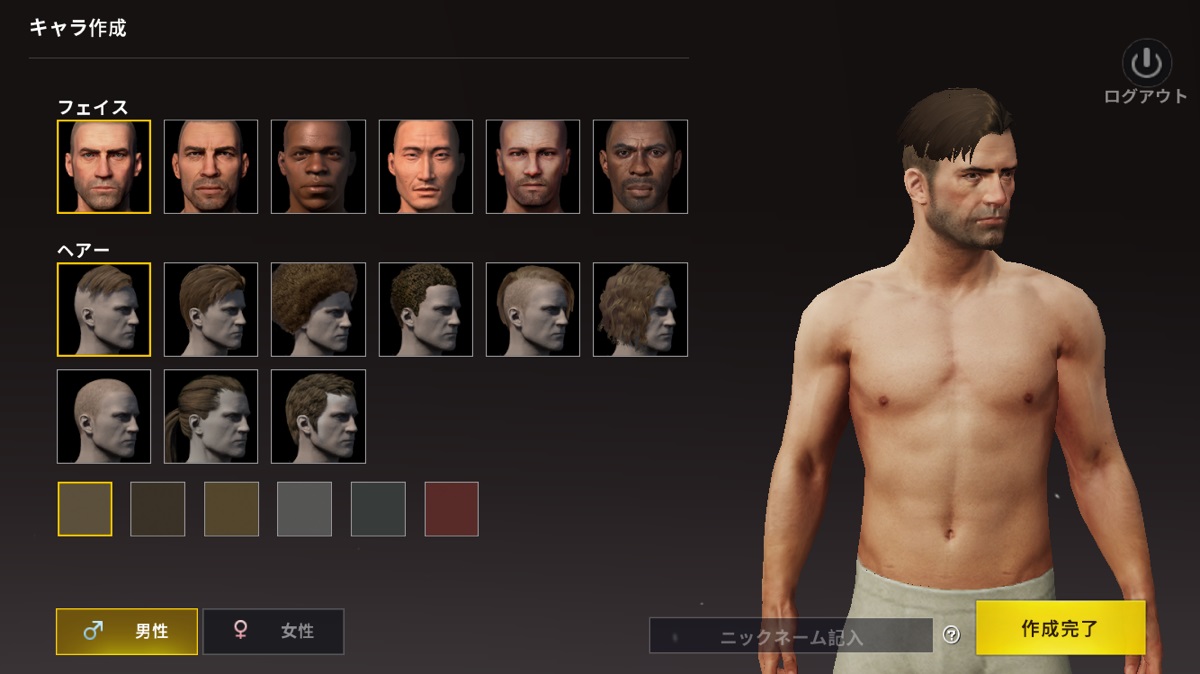
Task: Pick the fourth face thumbnail without a beard
Action: [425, 166]
